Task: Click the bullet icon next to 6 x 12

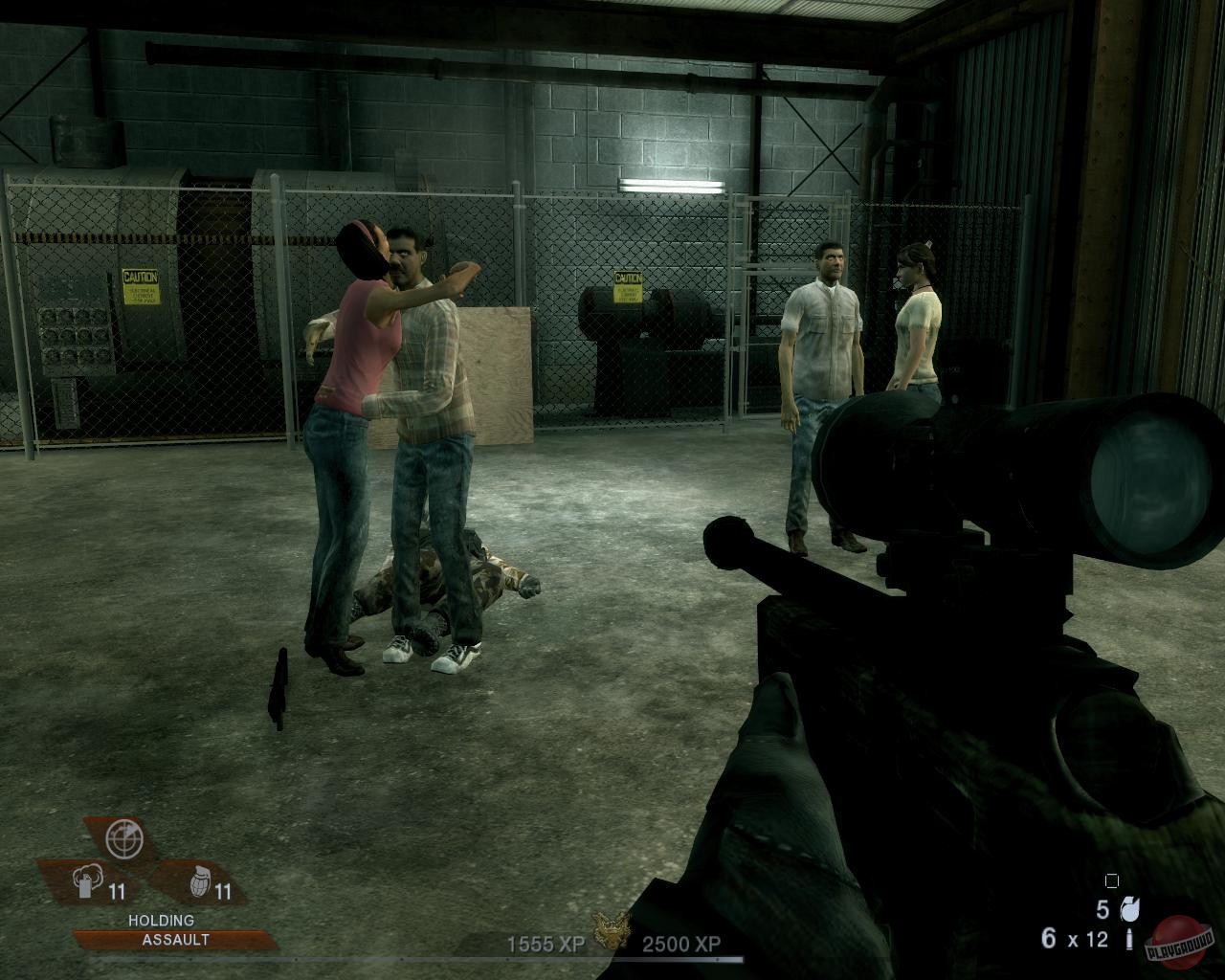Action: (1131, 940)
